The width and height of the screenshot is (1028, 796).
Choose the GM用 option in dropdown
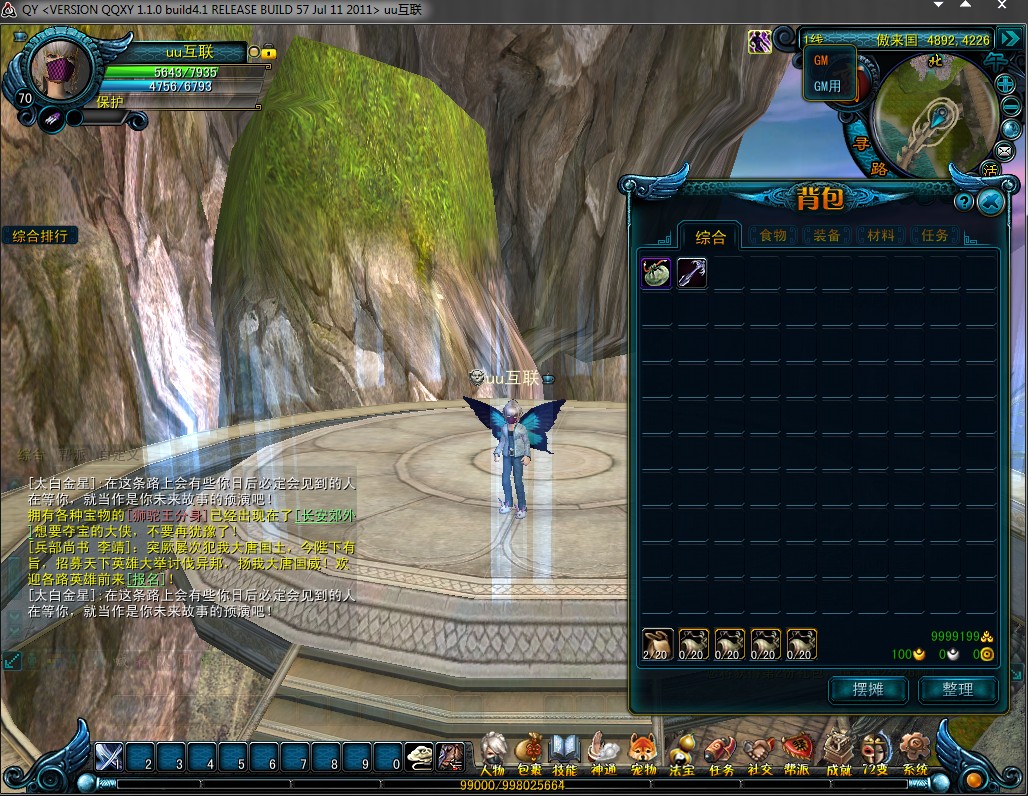(x=827, y=86)
